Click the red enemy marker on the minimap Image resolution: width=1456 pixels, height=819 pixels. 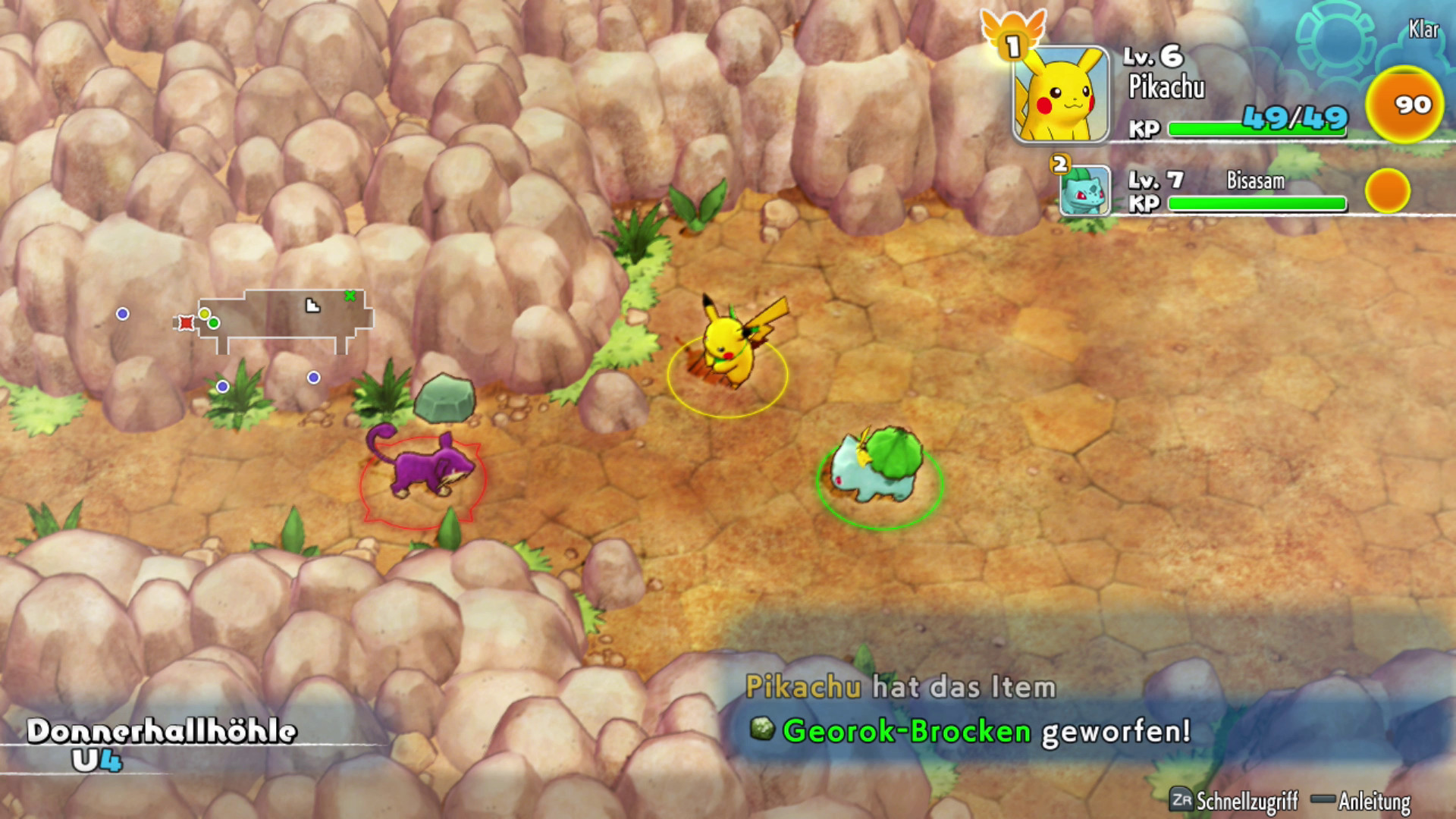coord(186,323)
